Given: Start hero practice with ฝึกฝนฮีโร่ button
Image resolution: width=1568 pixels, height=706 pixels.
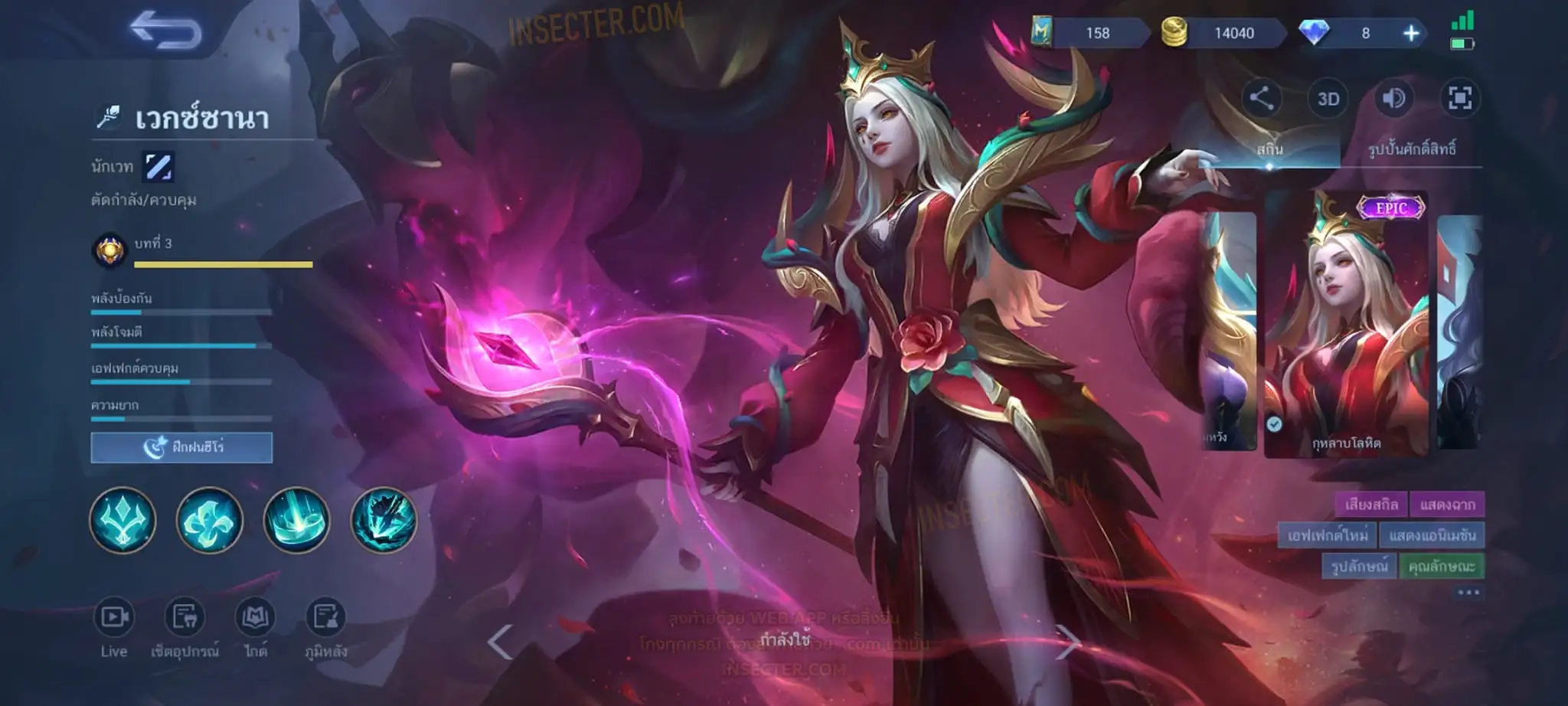Looking at the screenshot, I should pyautogui.click(x=181, y=447).
